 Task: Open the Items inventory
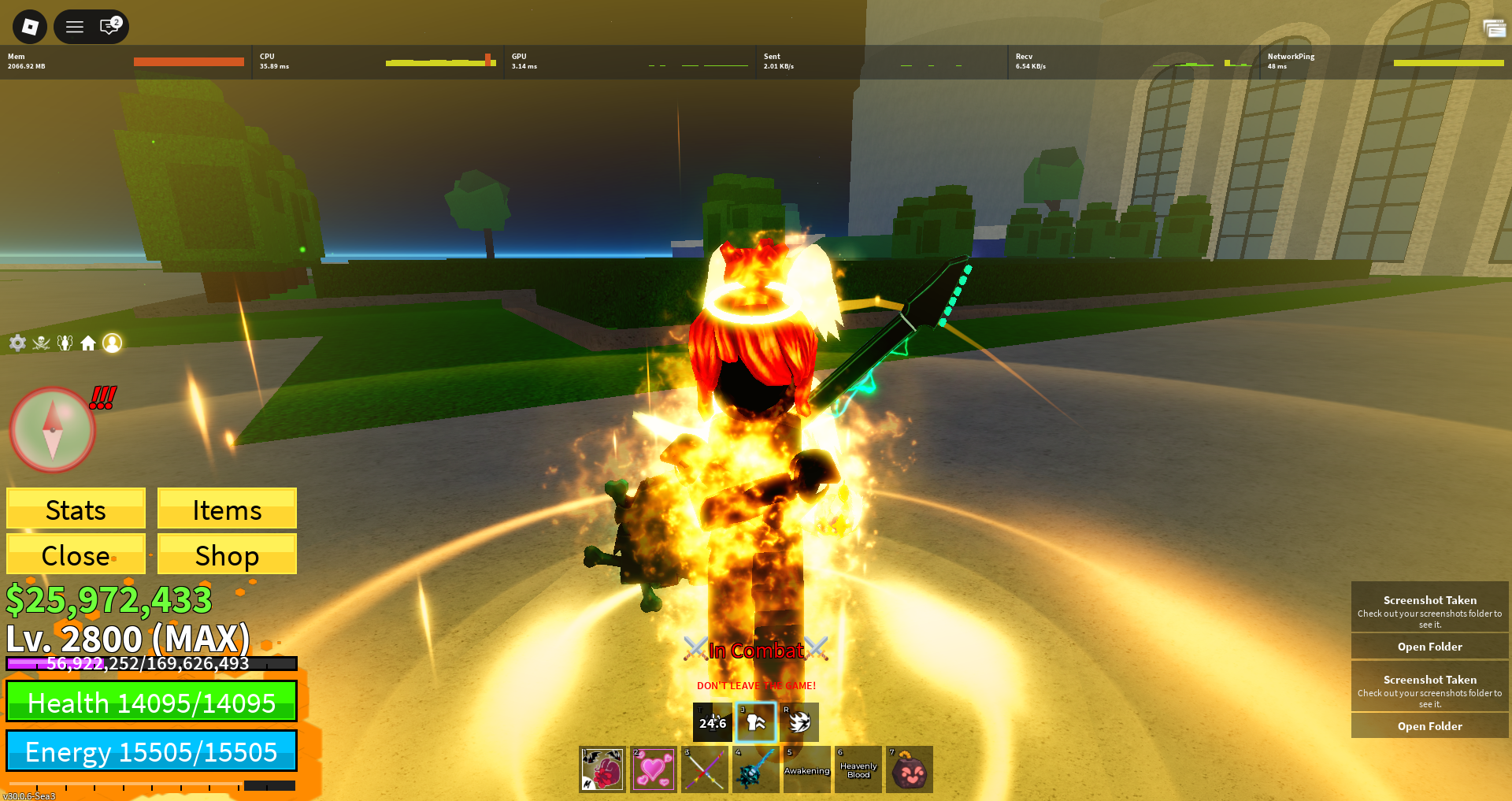(x=227, y=509)
